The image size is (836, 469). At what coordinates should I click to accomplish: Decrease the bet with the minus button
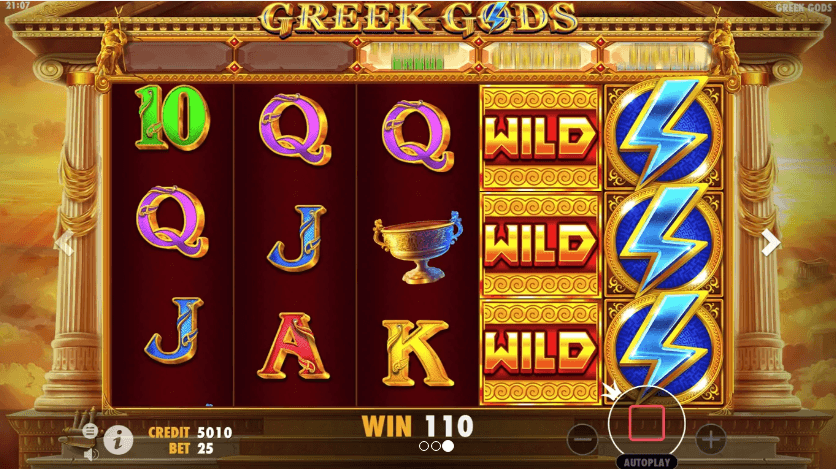[583, 438]
